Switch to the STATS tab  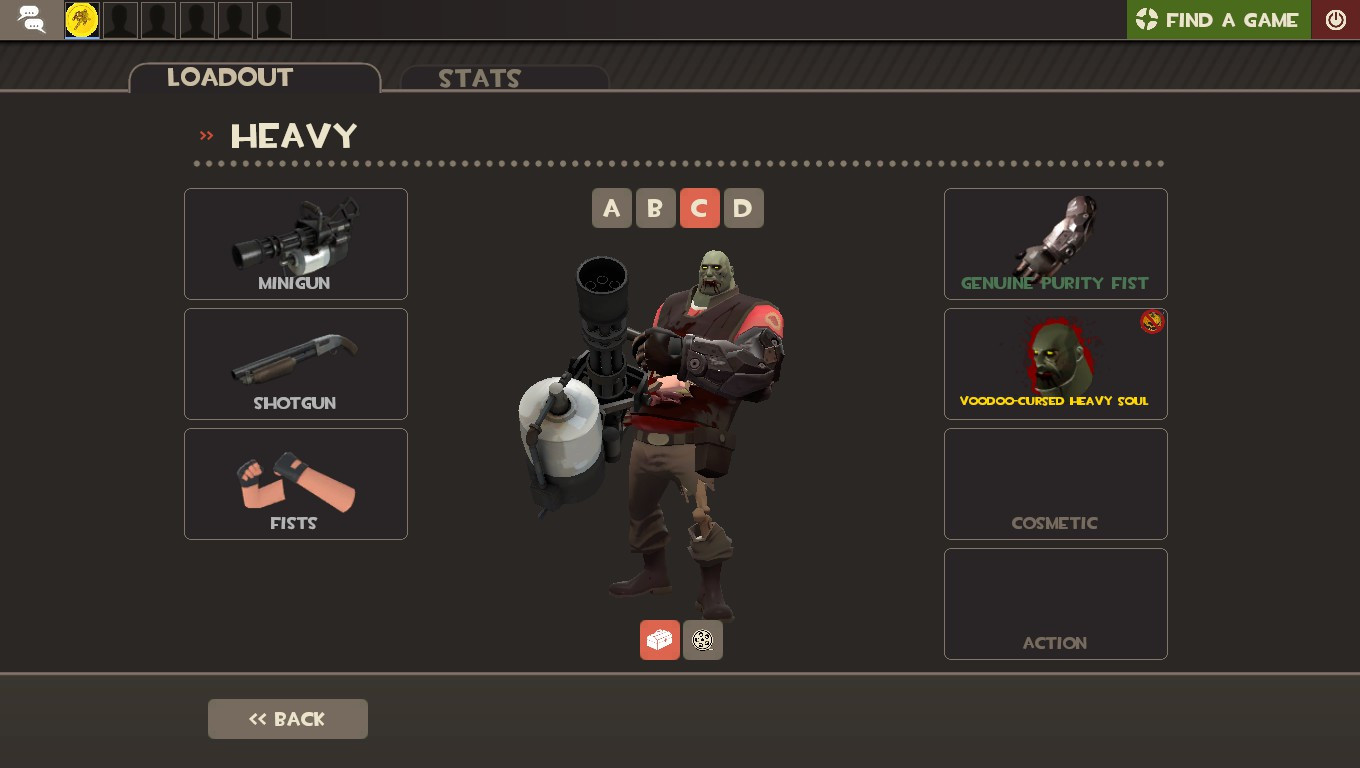tap(480, 79)
